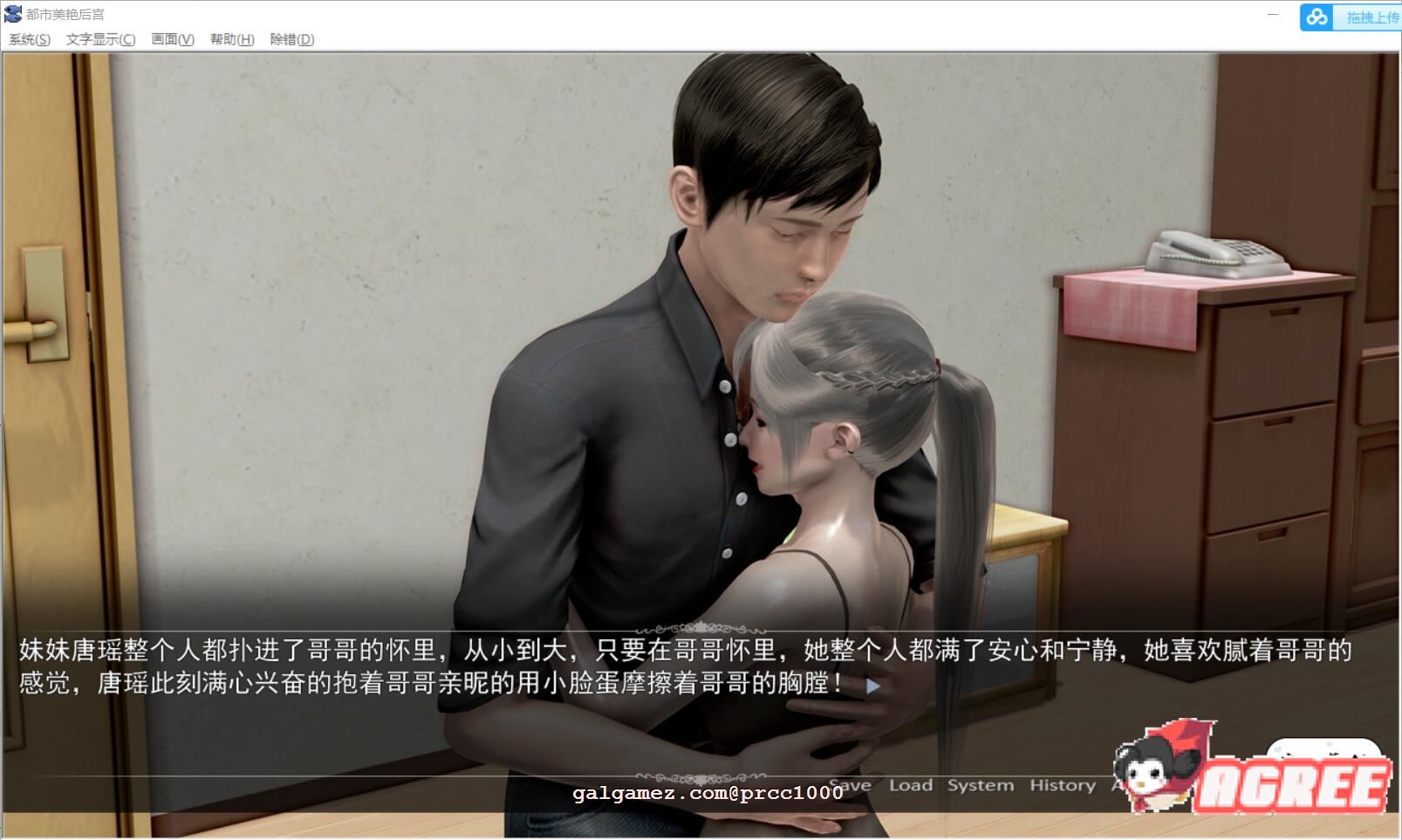This screenshot has width=1402, height=840.
Task: Open the 系统(S) menu
Action: [28, 39]
